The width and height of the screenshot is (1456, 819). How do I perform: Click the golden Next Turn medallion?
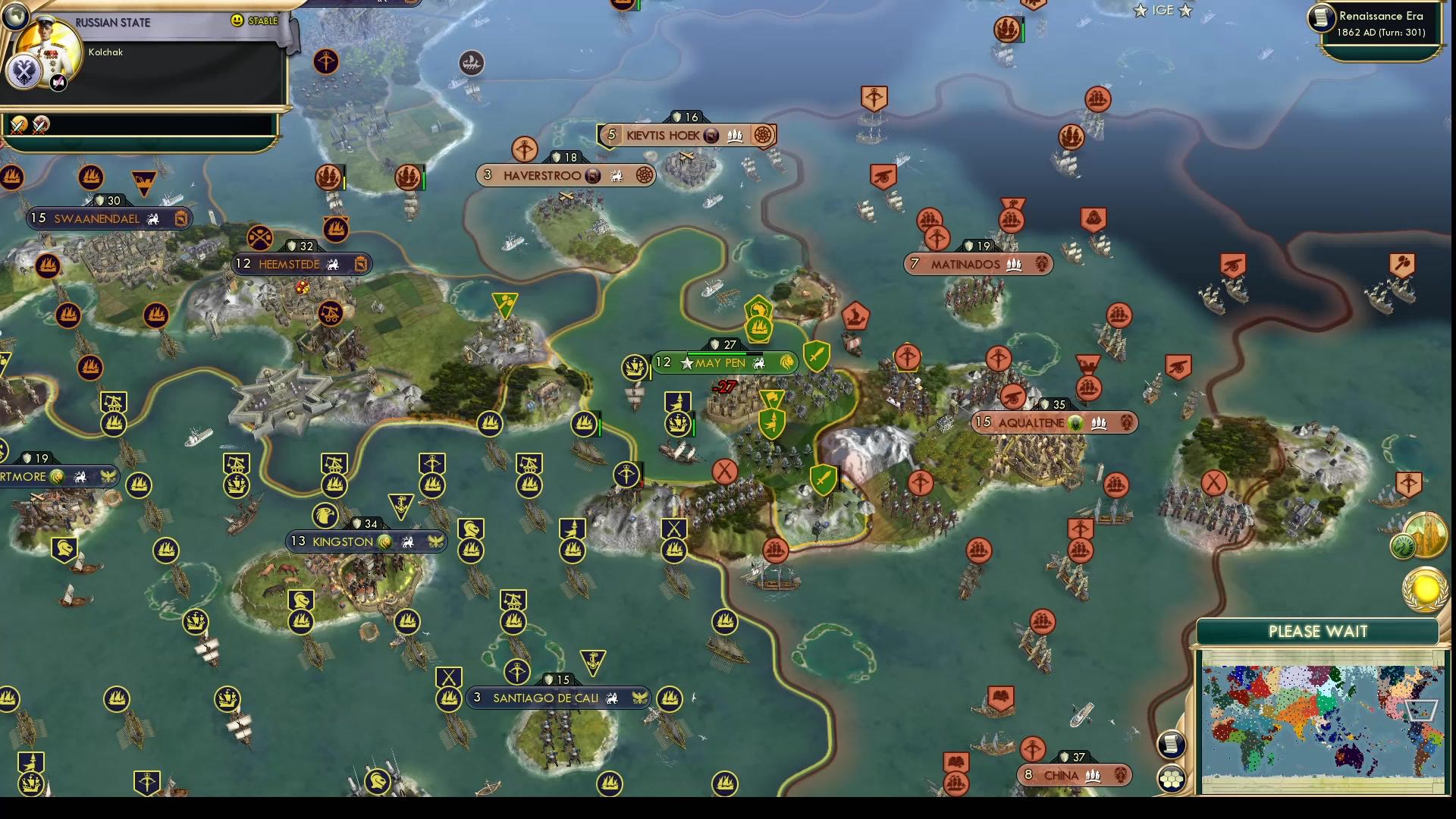coord(1424,591)
